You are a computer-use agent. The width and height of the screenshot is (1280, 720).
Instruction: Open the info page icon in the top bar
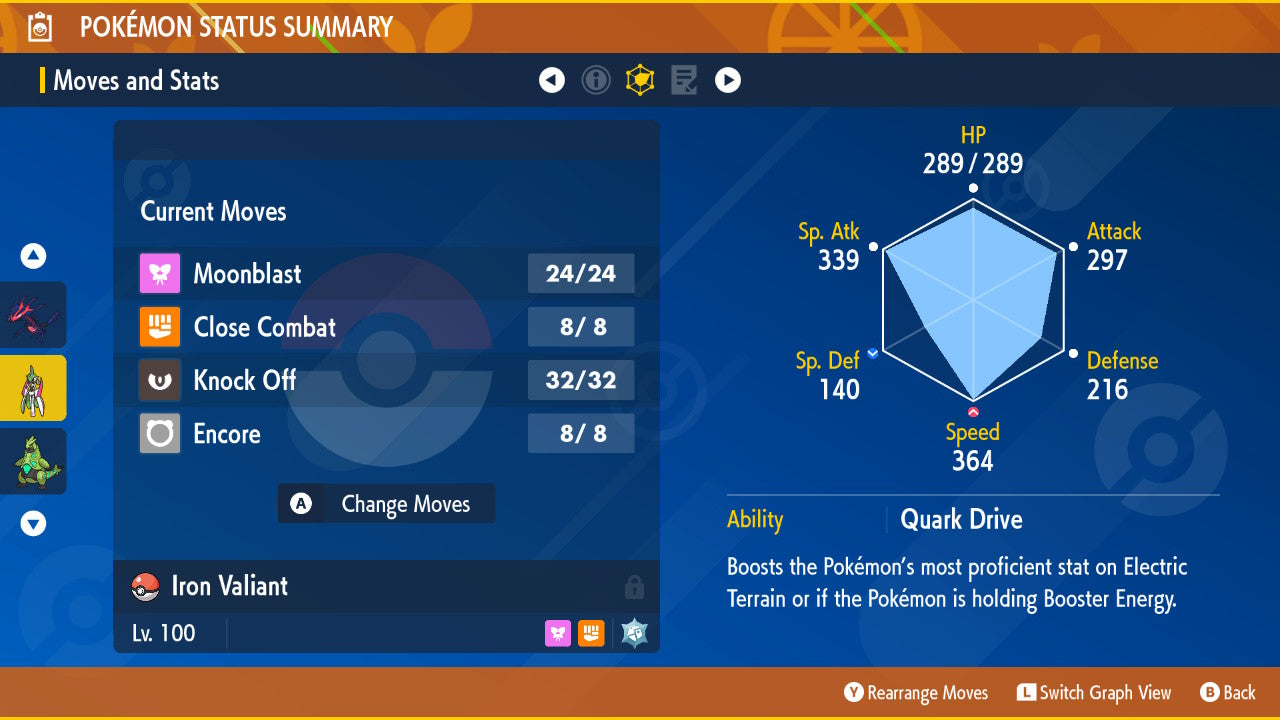[x=596, y=80]
